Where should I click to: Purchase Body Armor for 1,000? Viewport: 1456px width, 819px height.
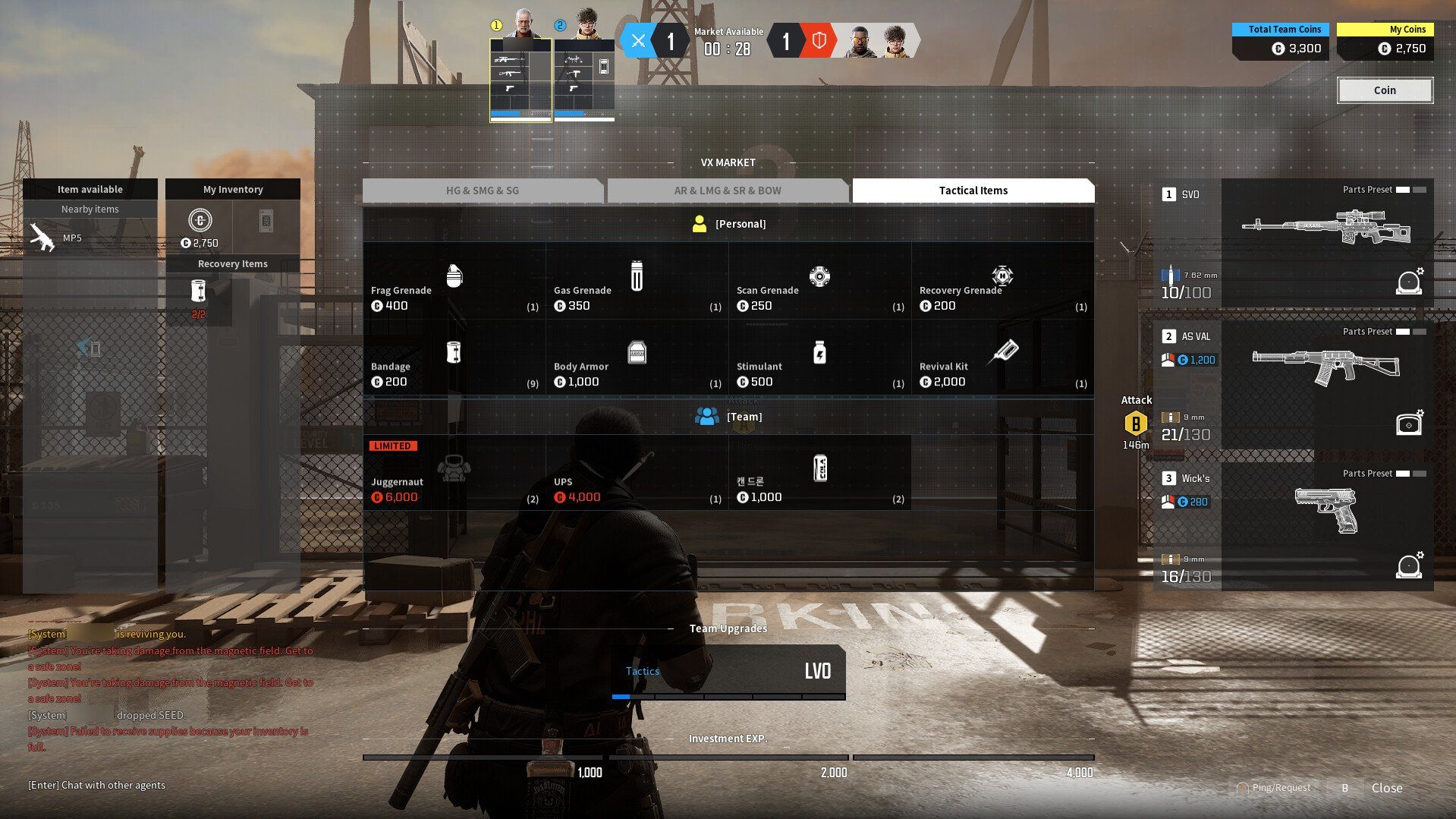pyautogui.click(x=637, y=358)
